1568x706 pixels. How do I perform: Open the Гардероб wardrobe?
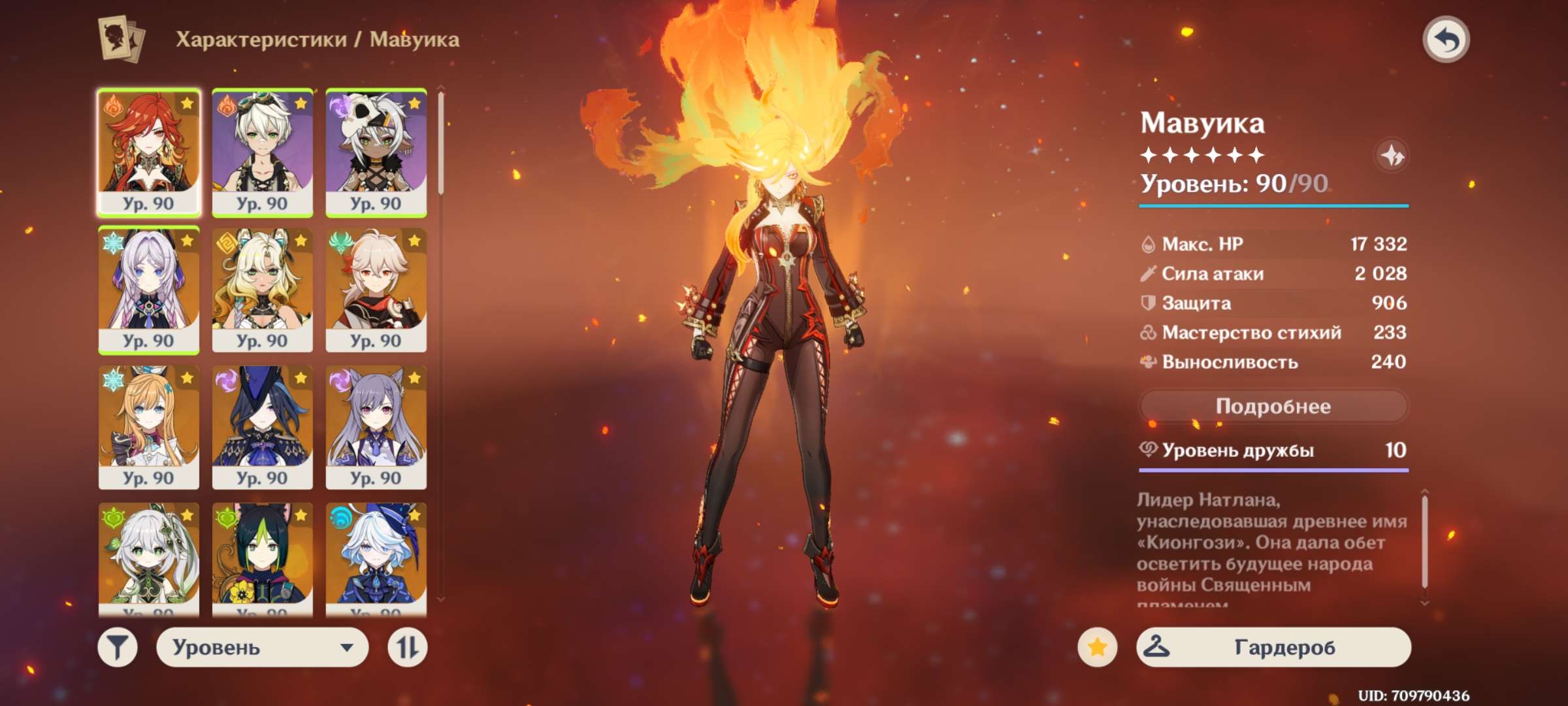tap(1273, 647)
